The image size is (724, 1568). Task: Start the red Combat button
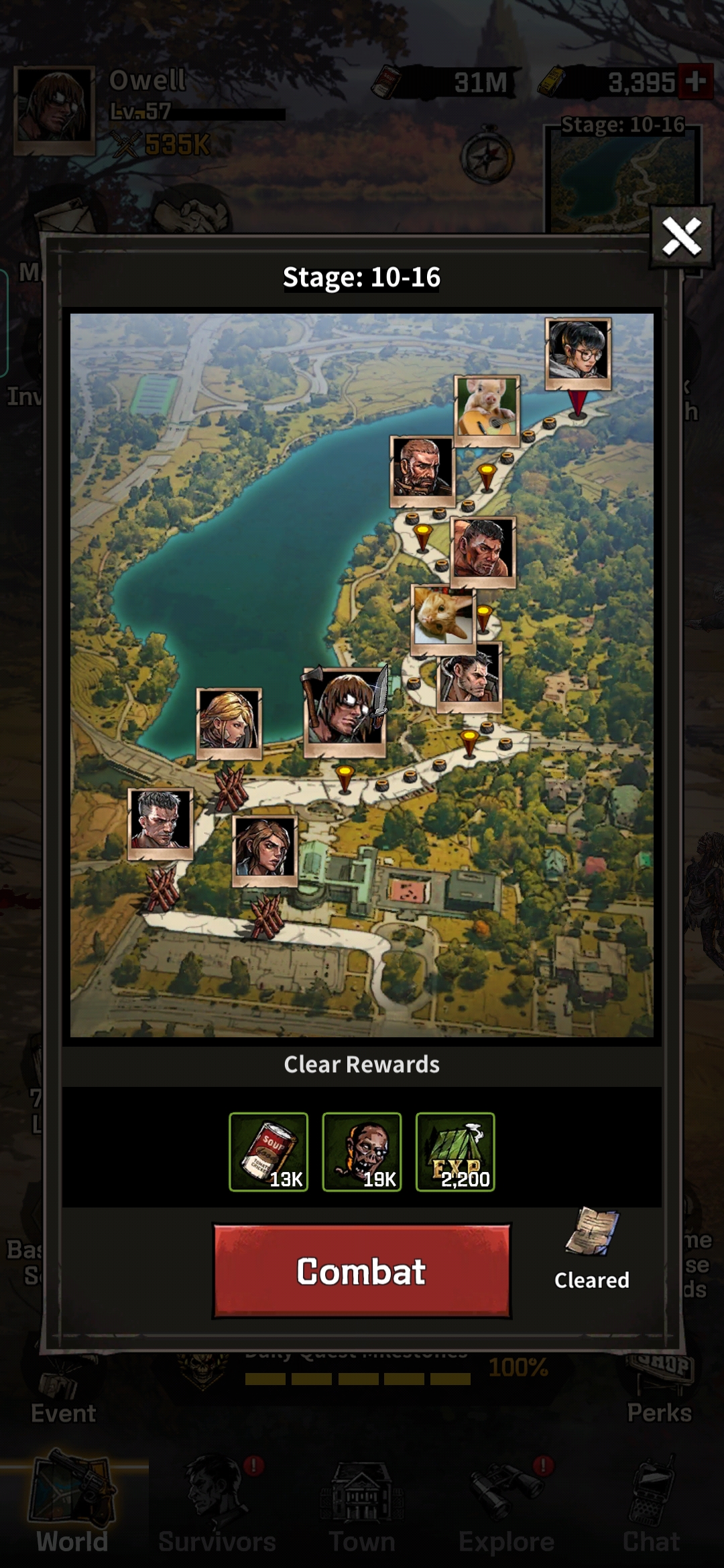pyautogui.click(x=362, y=1271)
